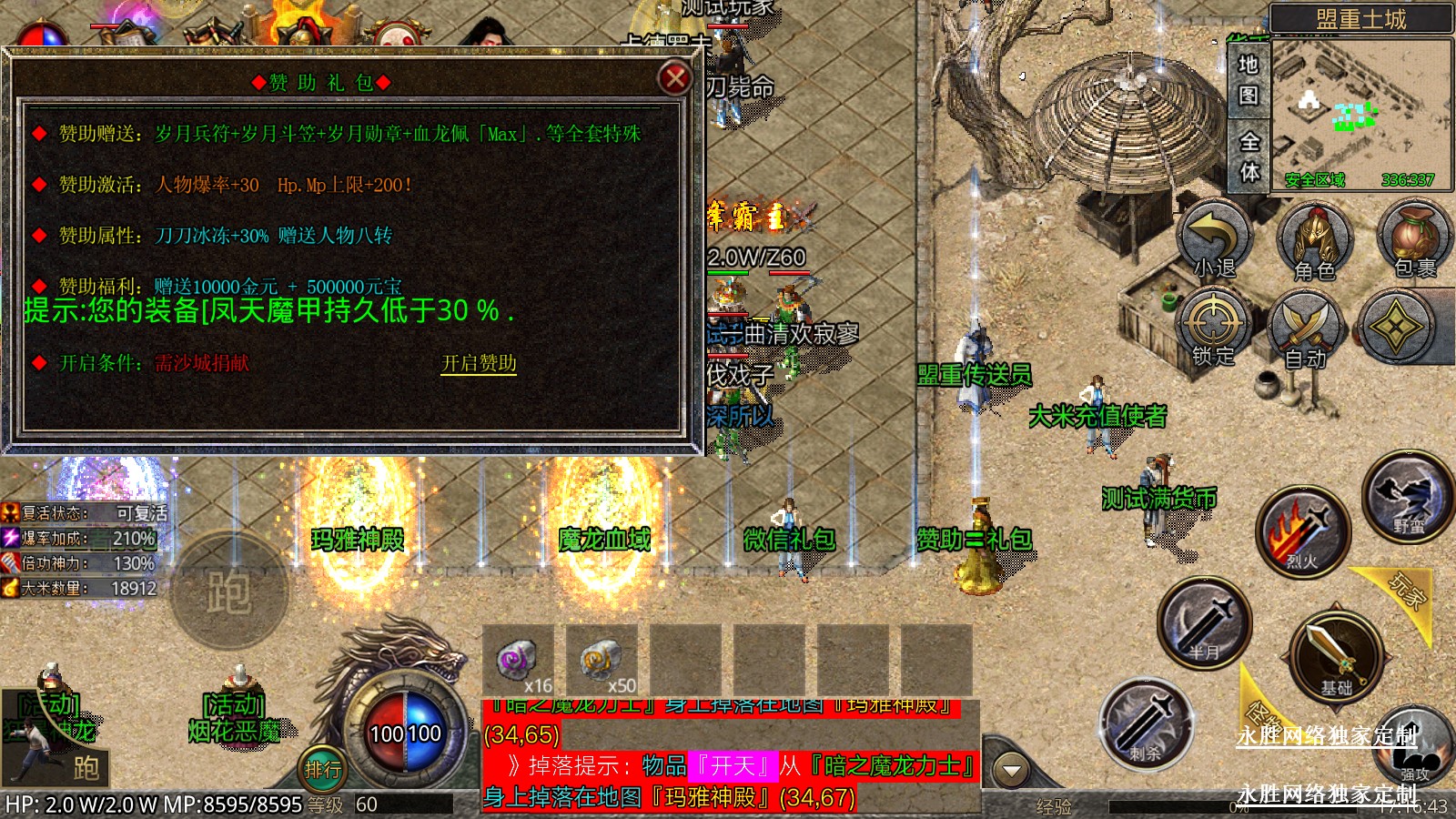Image resolution: width=1456 pixels, height=819 pixels.
Task: Use the purple stone item x16
Action: [x=518, y=660]
